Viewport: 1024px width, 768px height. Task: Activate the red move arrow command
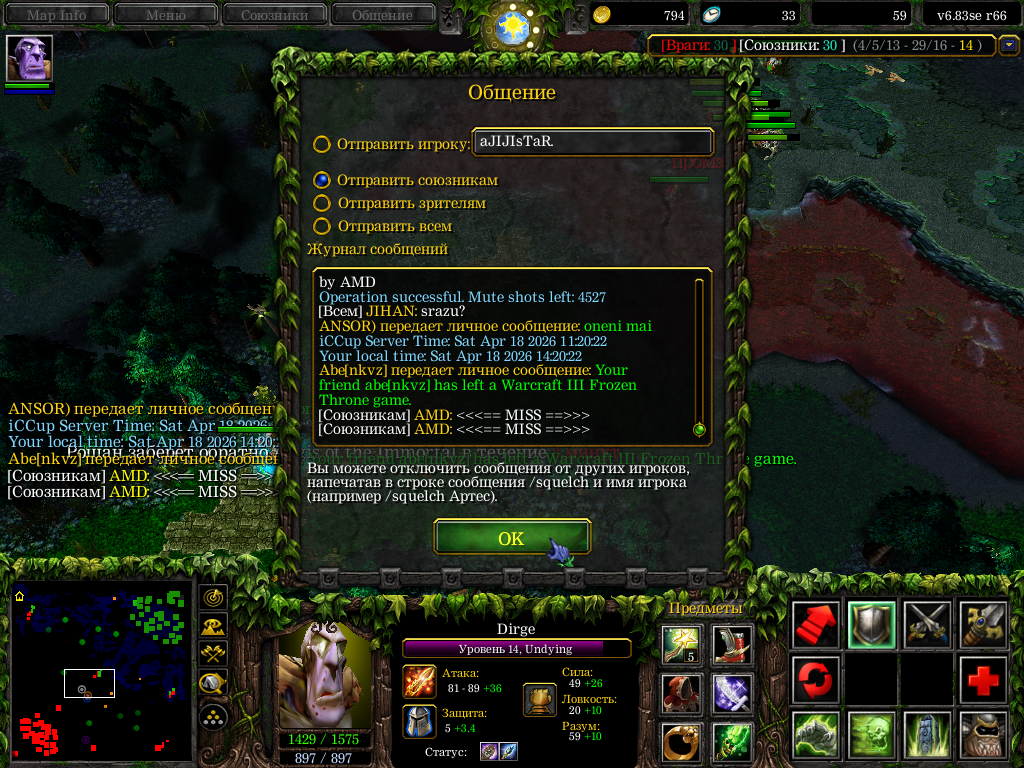[x=815, y=625]
